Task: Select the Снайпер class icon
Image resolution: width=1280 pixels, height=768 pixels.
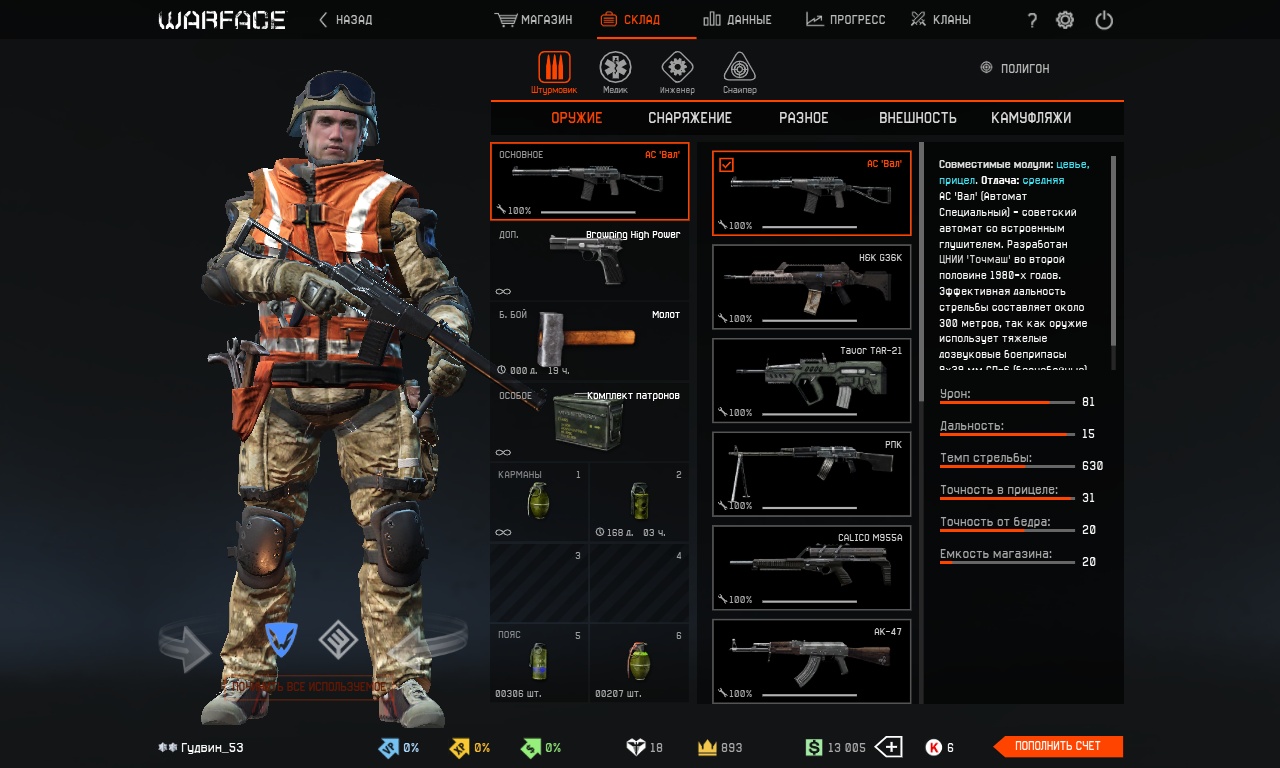Action: pyautogui.click(x=739, y=72)
